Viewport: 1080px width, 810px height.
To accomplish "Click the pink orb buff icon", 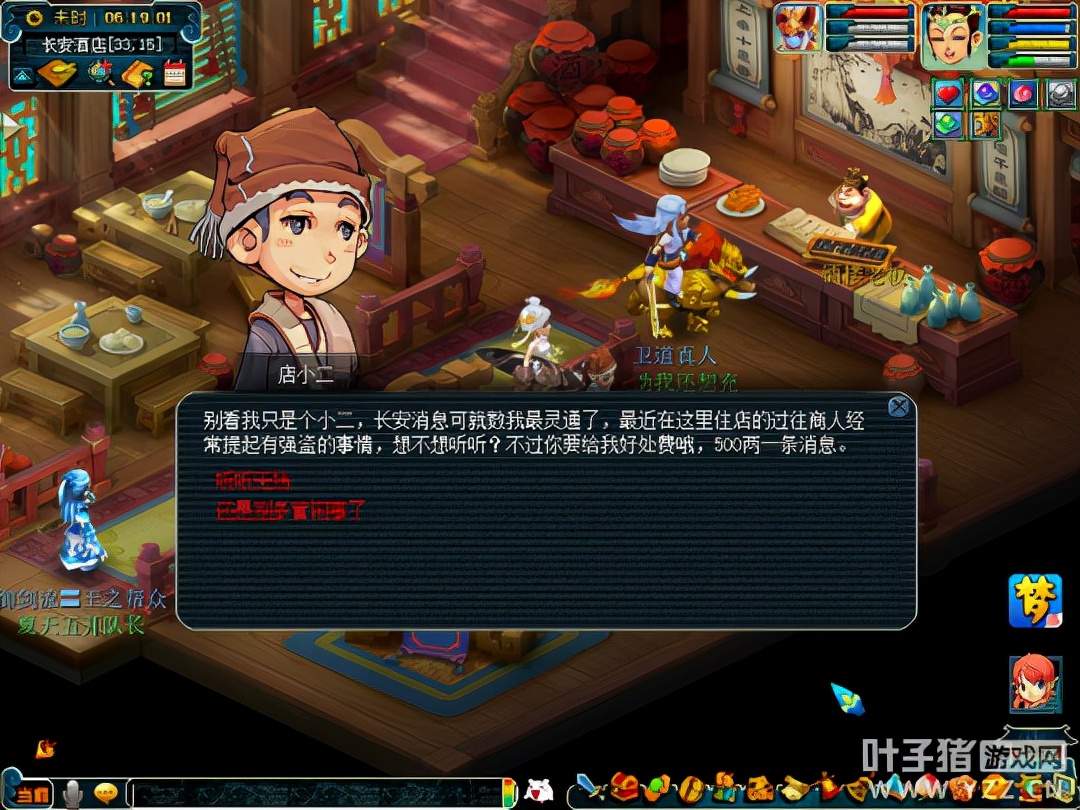I will click(1022, 94).
